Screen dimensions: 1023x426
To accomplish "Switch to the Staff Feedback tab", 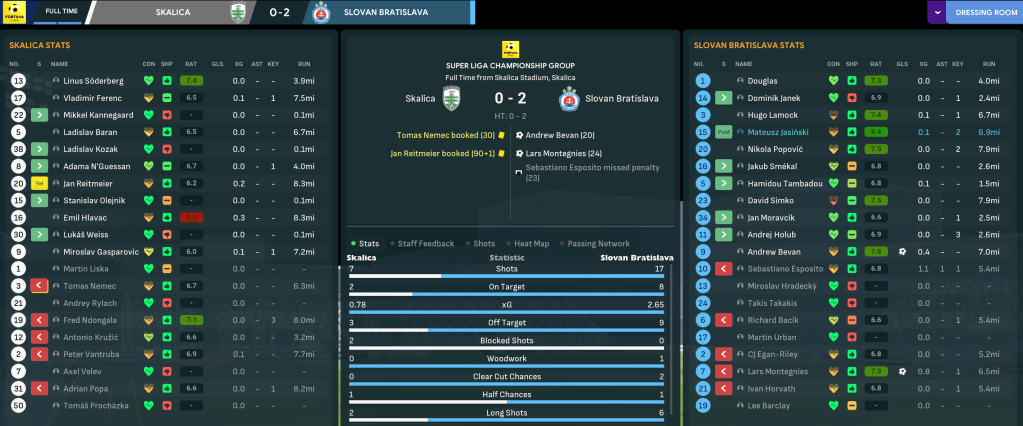I will [425, 243].
